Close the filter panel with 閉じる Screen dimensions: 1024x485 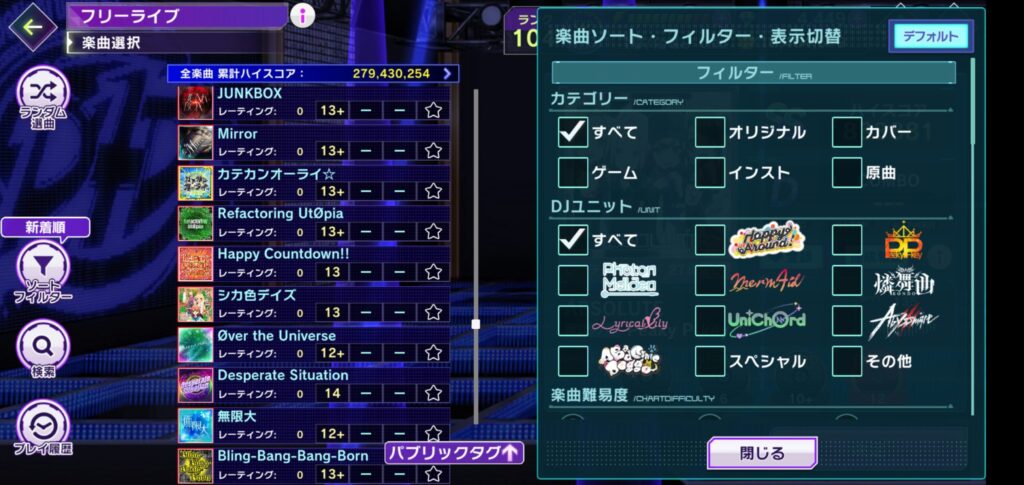click(x=762, y=453)
